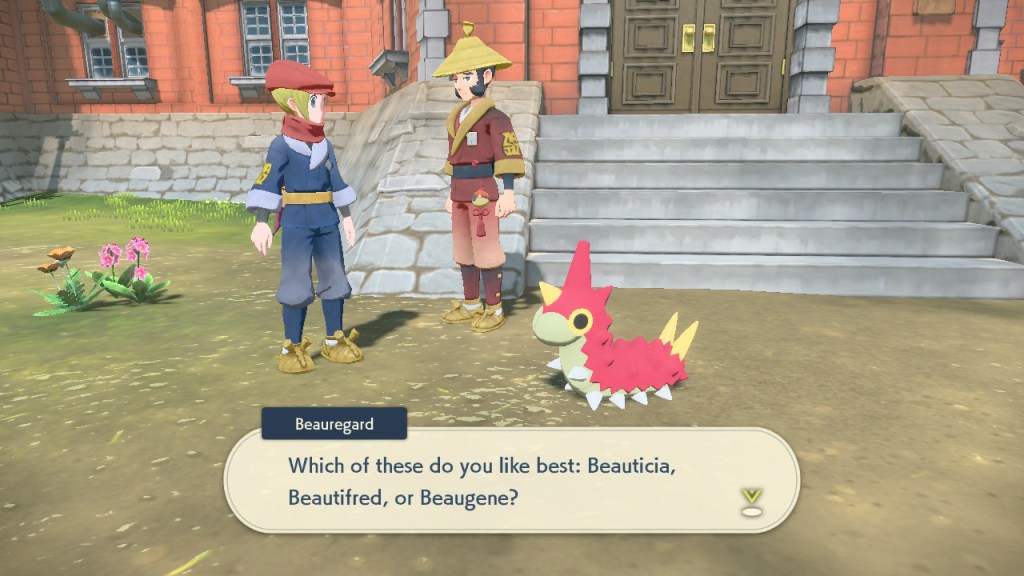The height and width of the screenshot is (576, 1024).
Task: Click Beauregard's dialogue text box
Action: 510,480
